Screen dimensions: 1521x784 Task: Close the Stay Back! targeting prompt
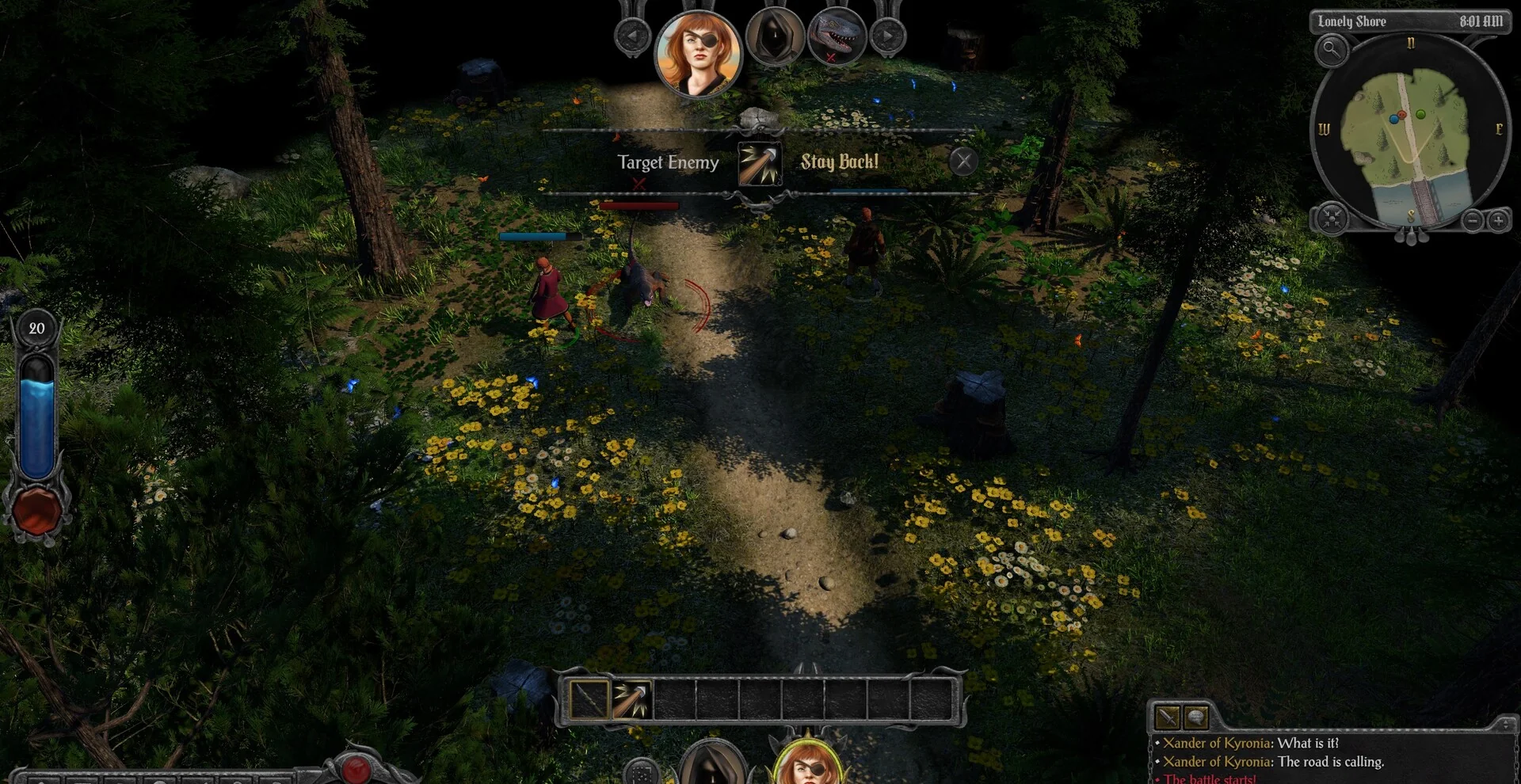click(x=963, y=162)
